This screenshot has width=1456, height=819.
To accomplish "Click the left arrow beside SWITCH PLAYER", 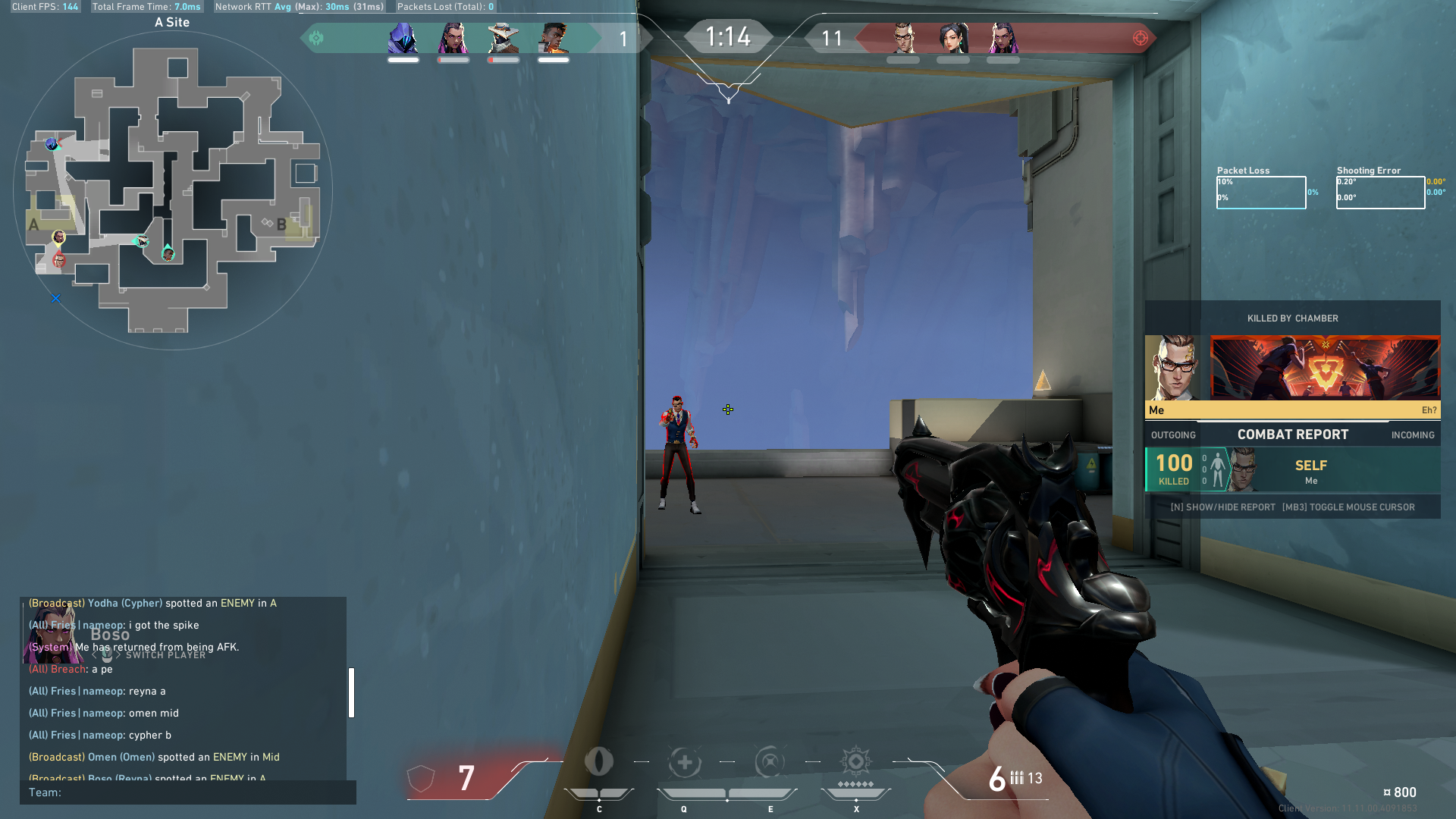I will tap(95, 654).
